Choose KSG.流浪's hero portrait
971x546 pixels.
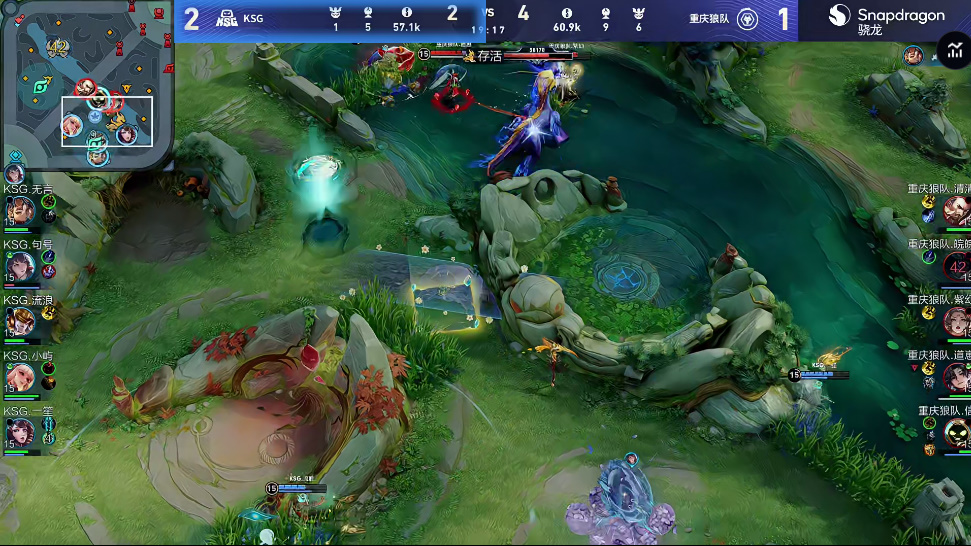click(x=21, y=321)
